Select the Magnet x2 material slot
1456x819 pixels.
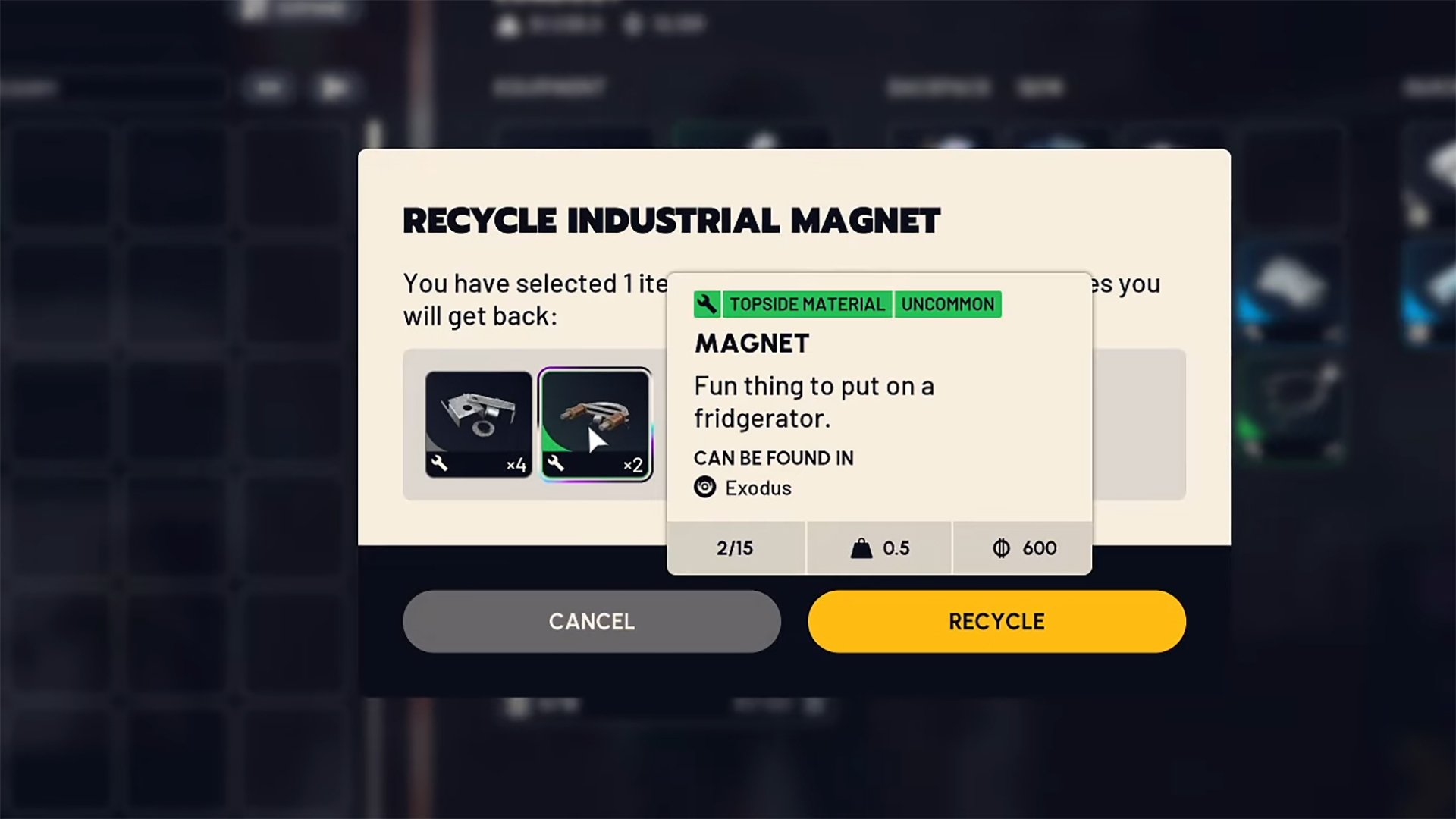coord(595,424)
